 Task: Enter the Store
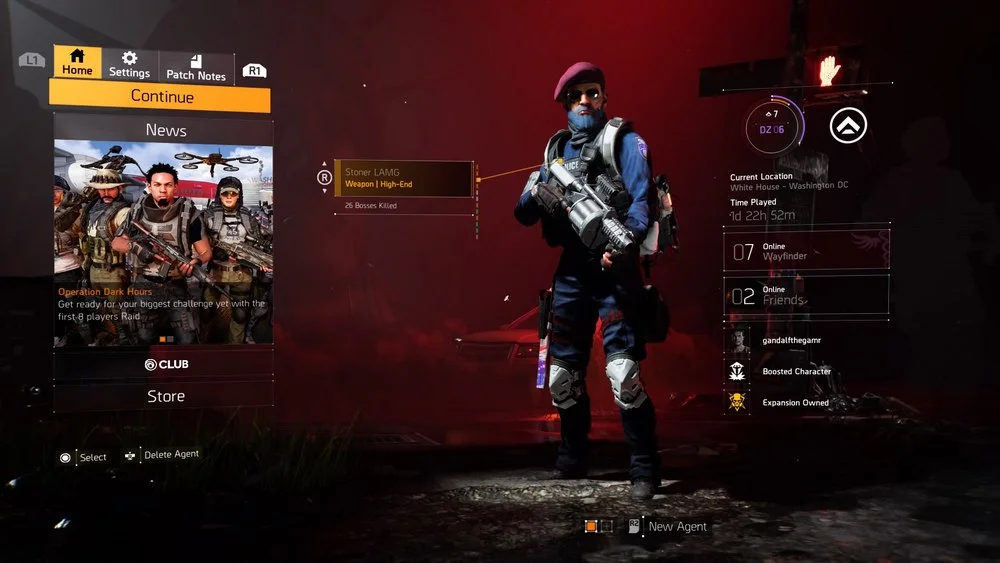coord(165,396)
